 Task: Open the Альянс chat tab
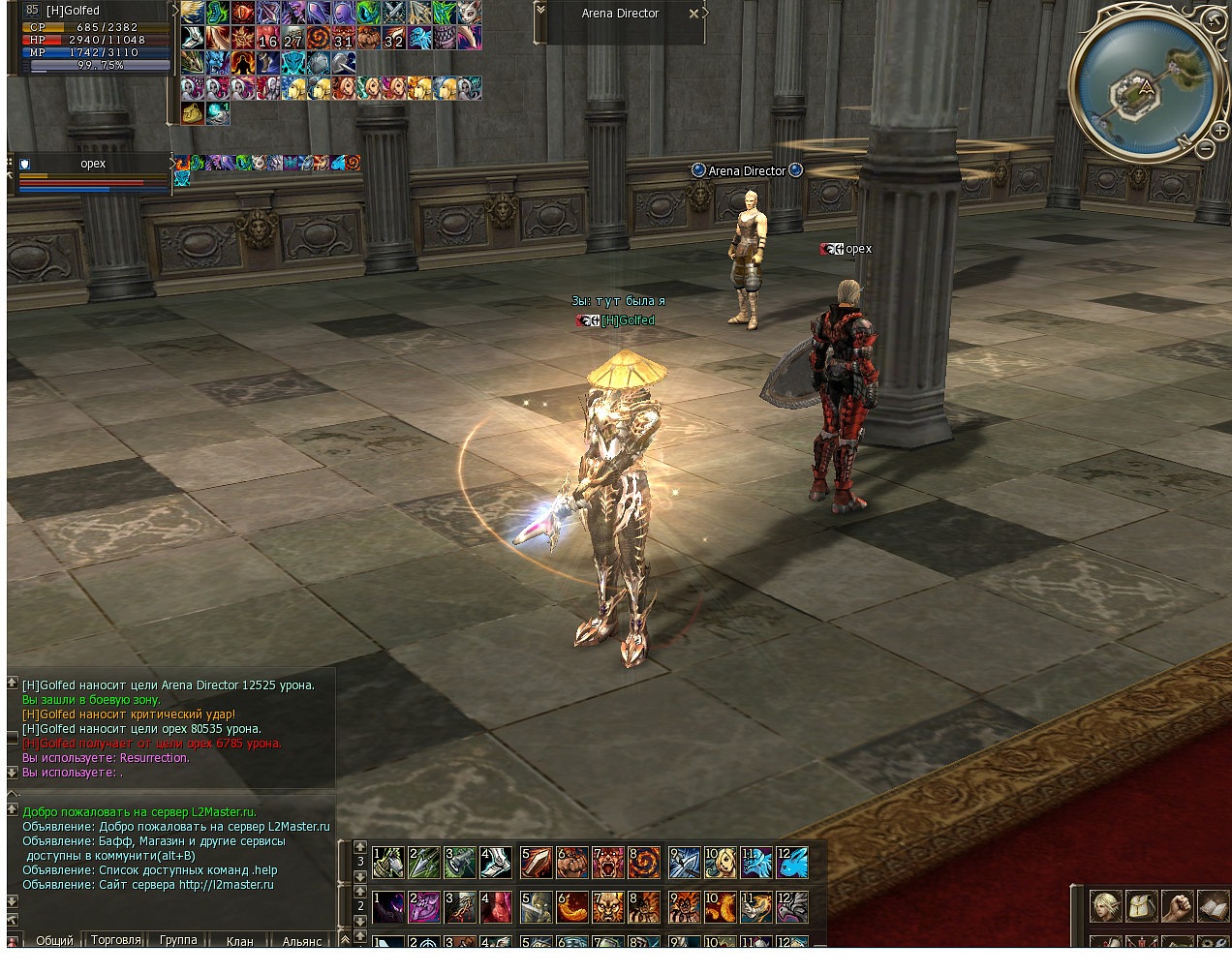(x=301, y=940)
